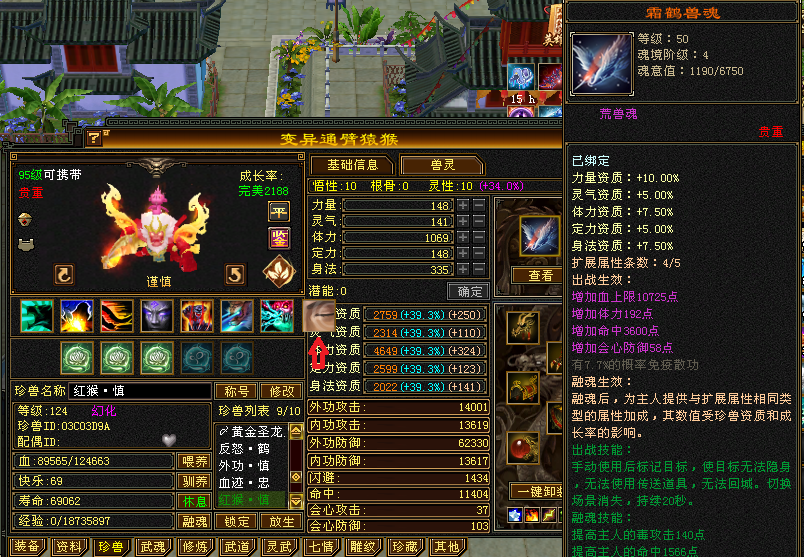Viewport: 804px width, 557px height.
Task: Open the 装备 equipment tab
Action: pos(27,547)
